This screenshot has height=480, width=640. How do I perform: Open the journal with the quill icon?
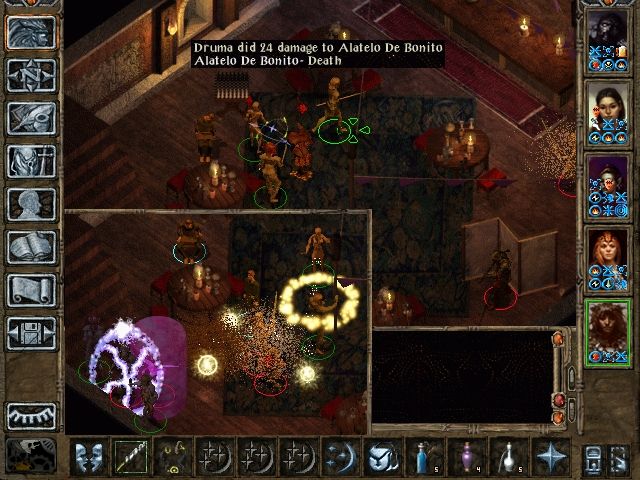[31, 118]
